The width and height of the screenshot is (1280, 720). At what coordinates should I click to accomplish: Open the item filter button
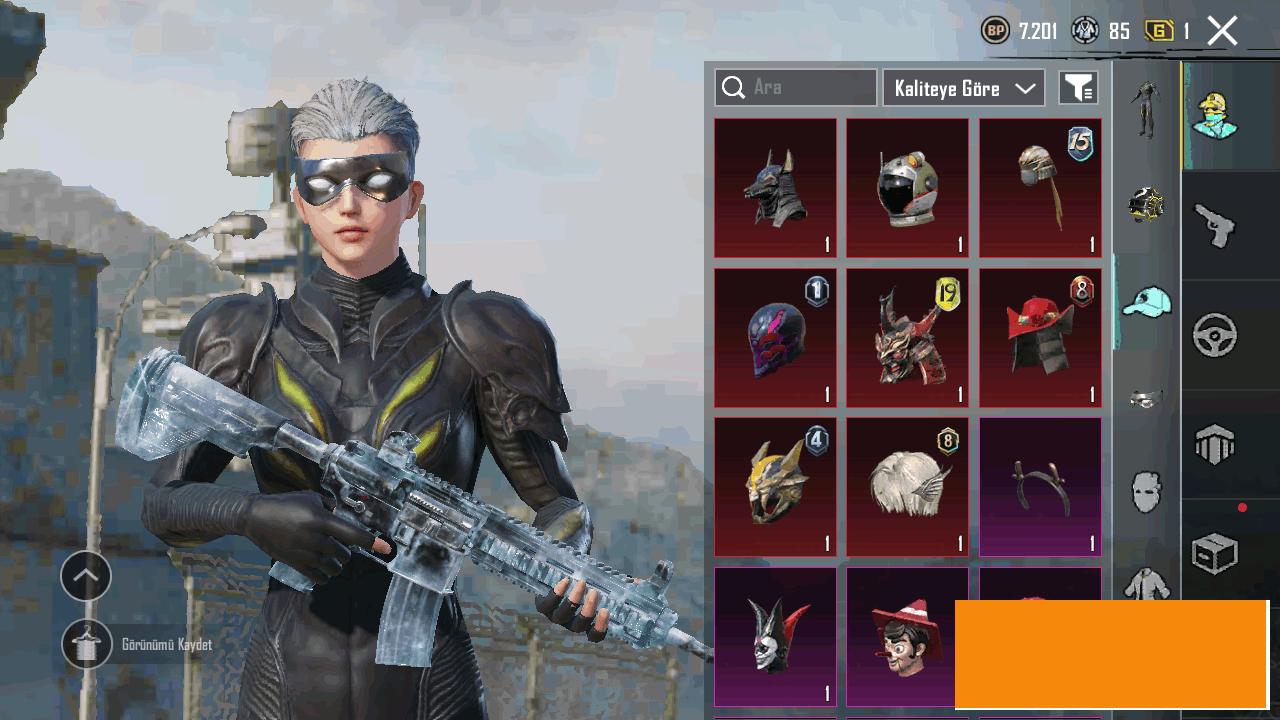pyautogui.click(x=1079, y=88)
